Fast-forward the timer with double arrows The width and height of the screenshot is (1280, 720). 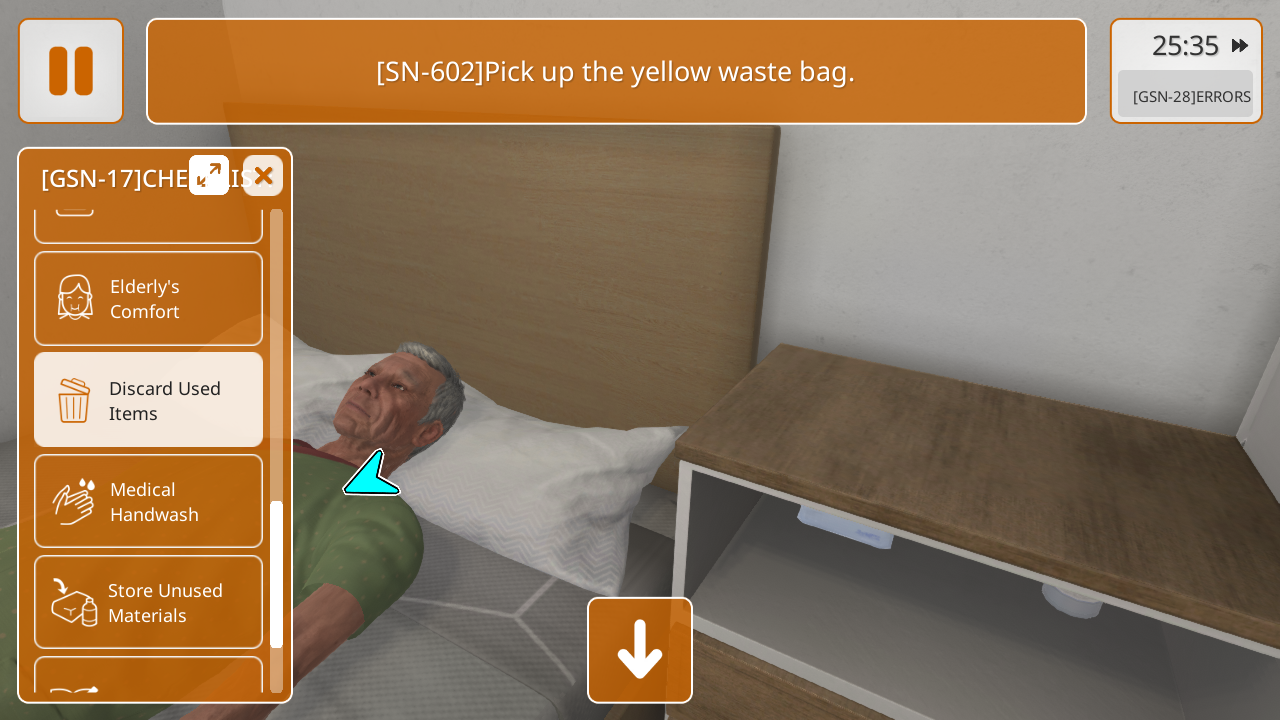tap(1240, 46)
